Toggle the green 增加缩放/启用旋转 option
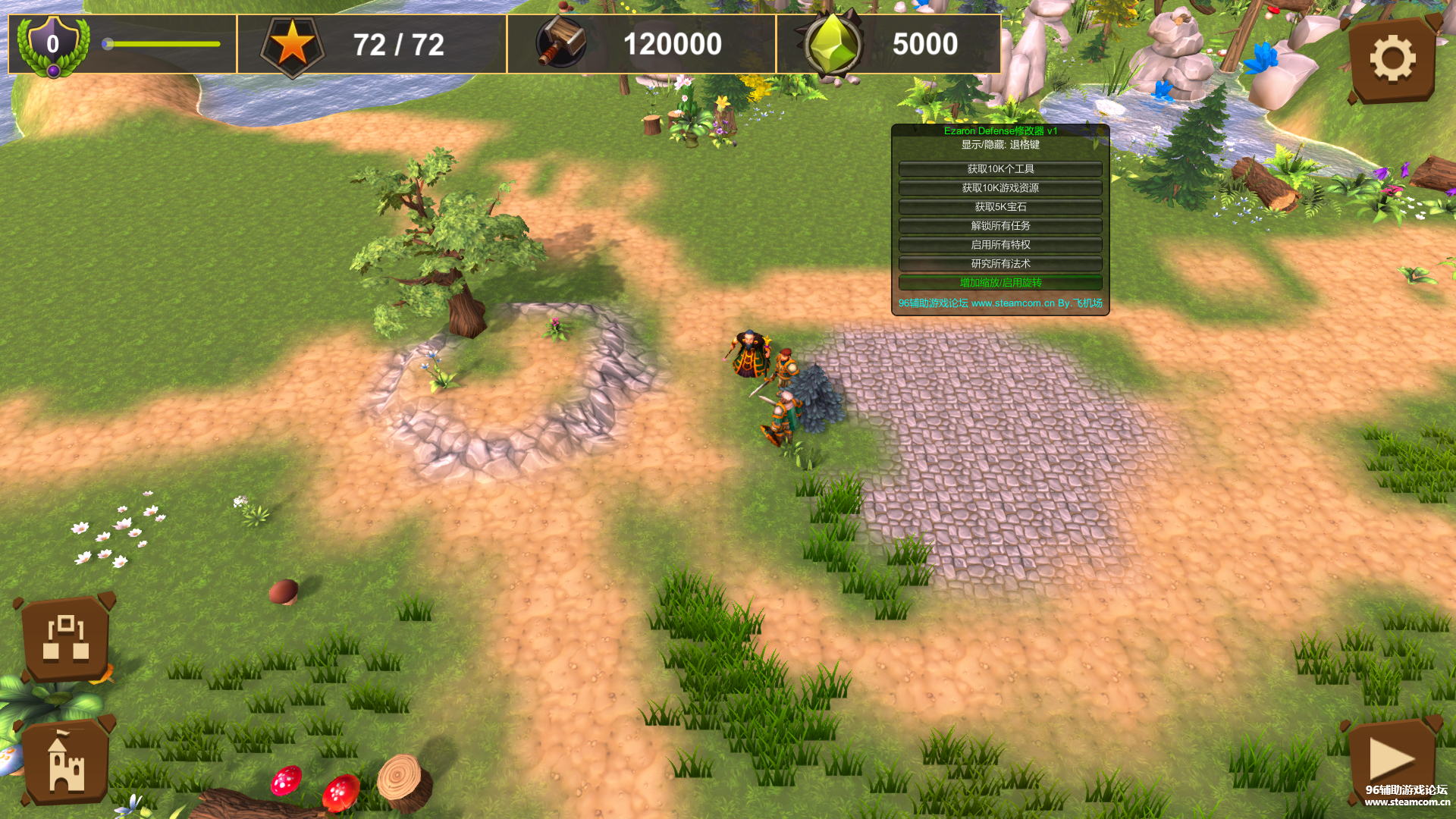Image resolution: width=1456 pixels, height=819 pixels. 1000,283
